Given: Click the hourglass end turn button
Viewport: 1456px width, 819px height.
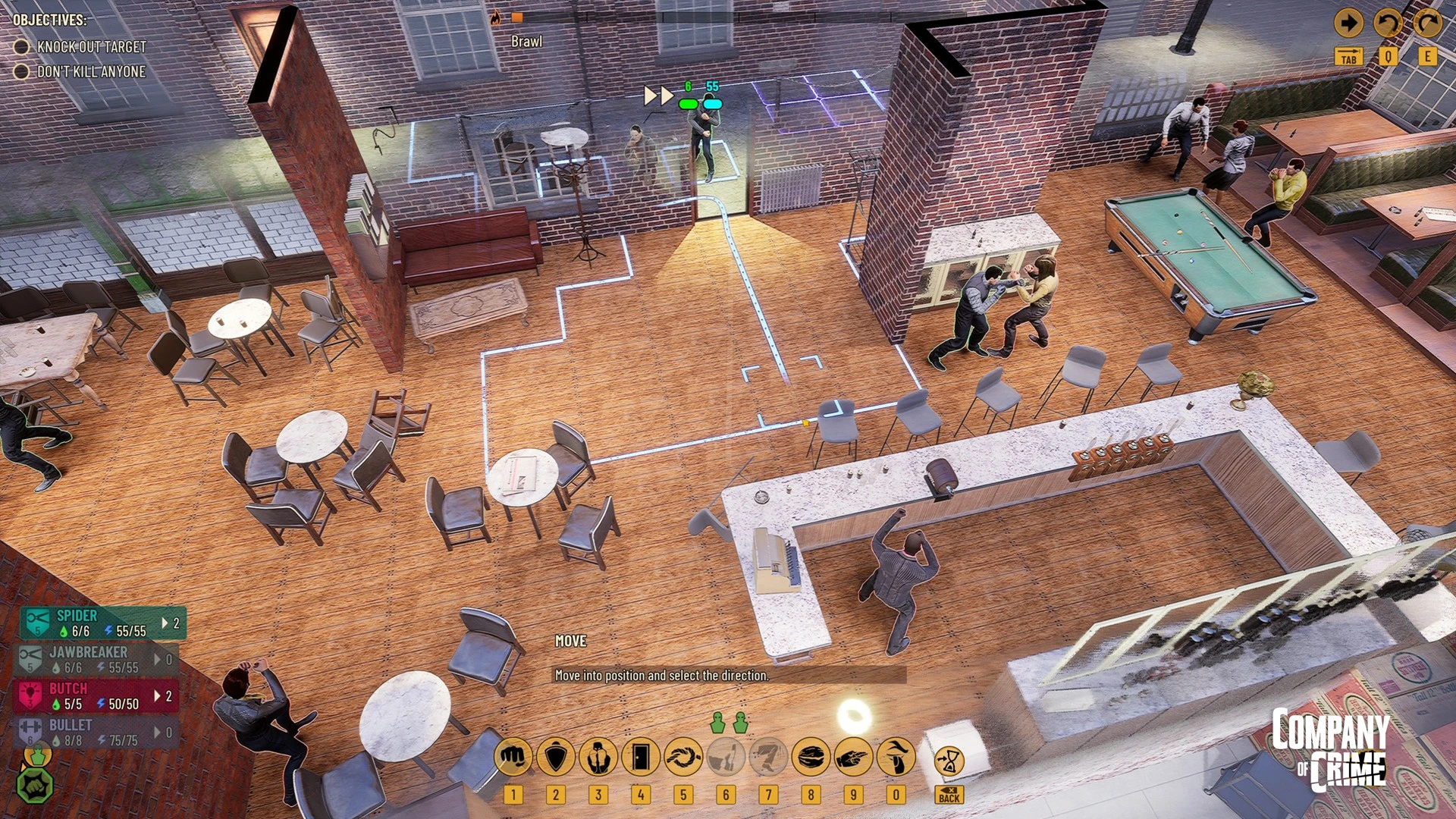Looking at the screenshot, I should click(949, 761).
